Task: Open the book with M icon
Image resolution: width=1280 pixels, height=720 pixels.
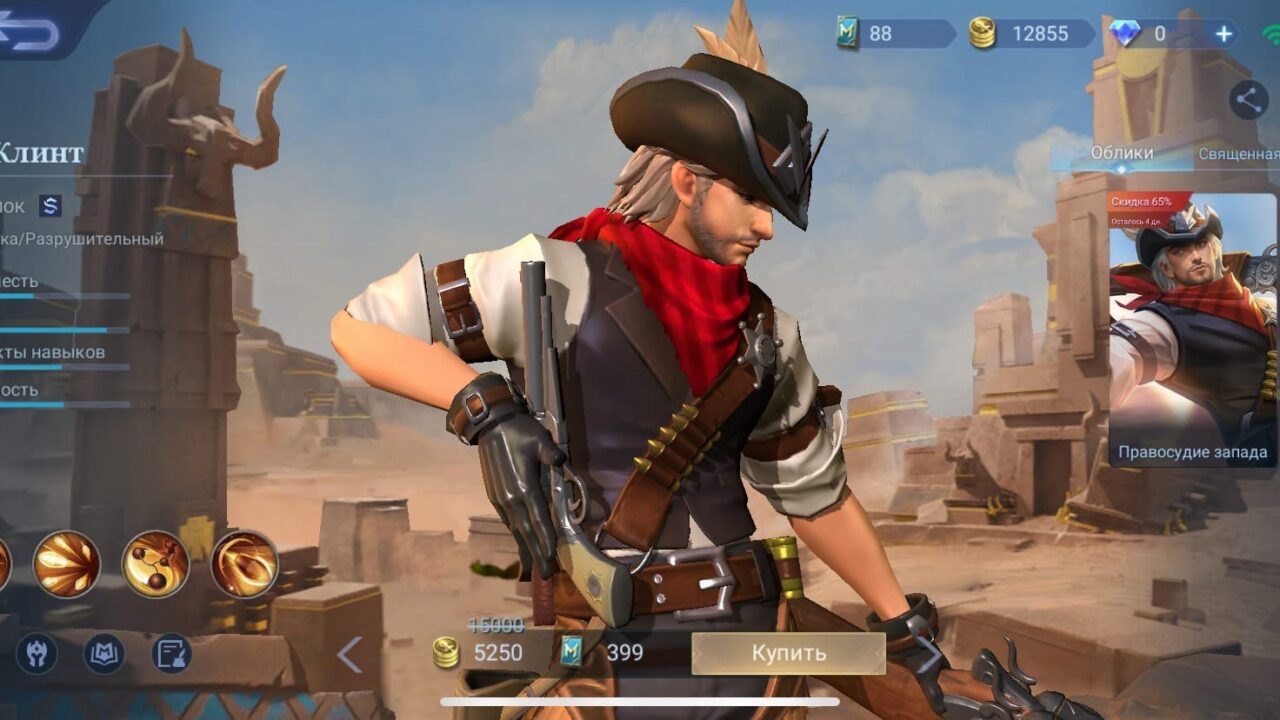Action: click(103, 654)
